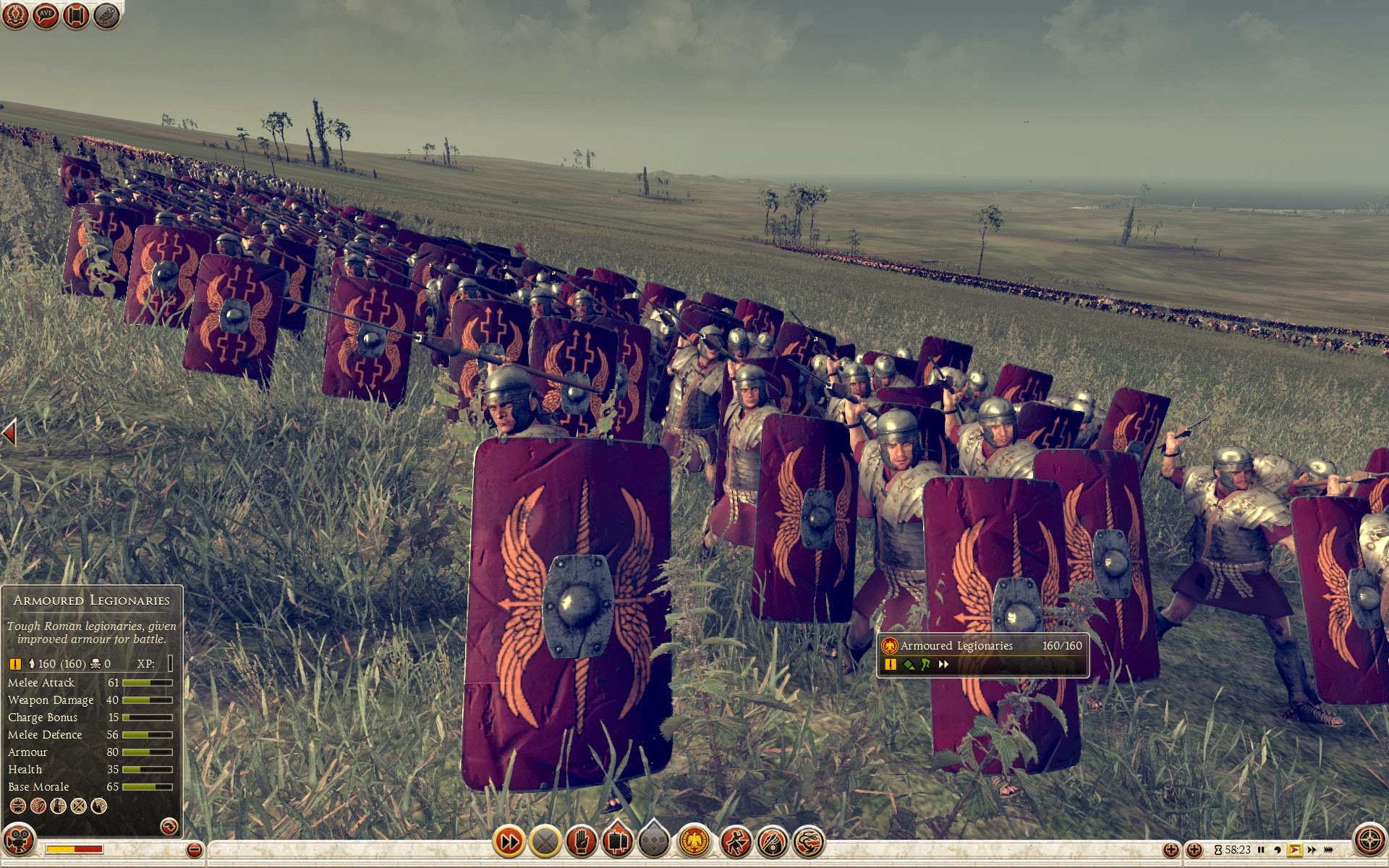Viewport: 1389px width, 868px height.
Task: Open the scroll icon panel
Action: [76, 15]
